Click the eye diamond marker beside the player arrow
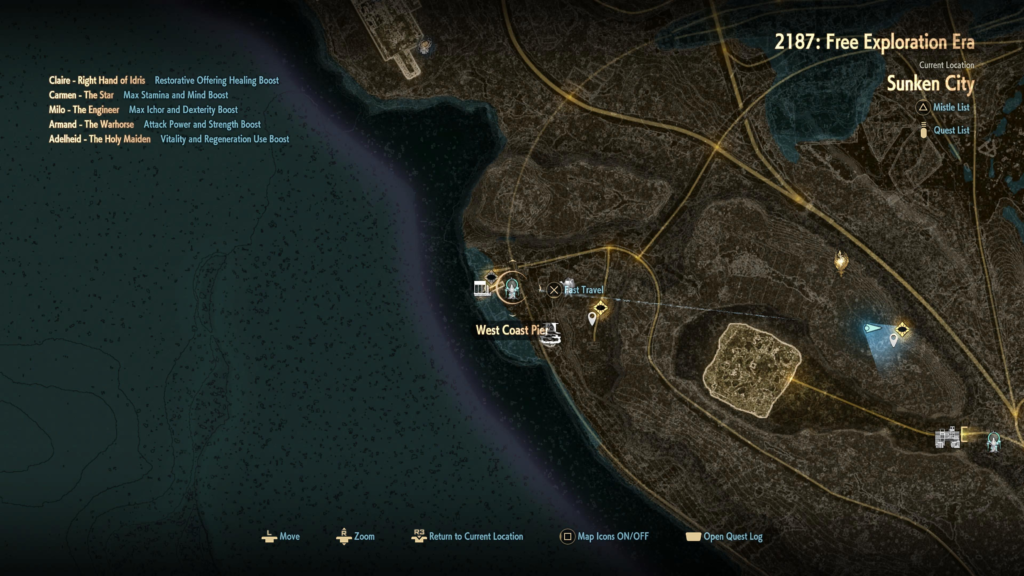Screen dimensions: 1024x576 pos(902,329)
